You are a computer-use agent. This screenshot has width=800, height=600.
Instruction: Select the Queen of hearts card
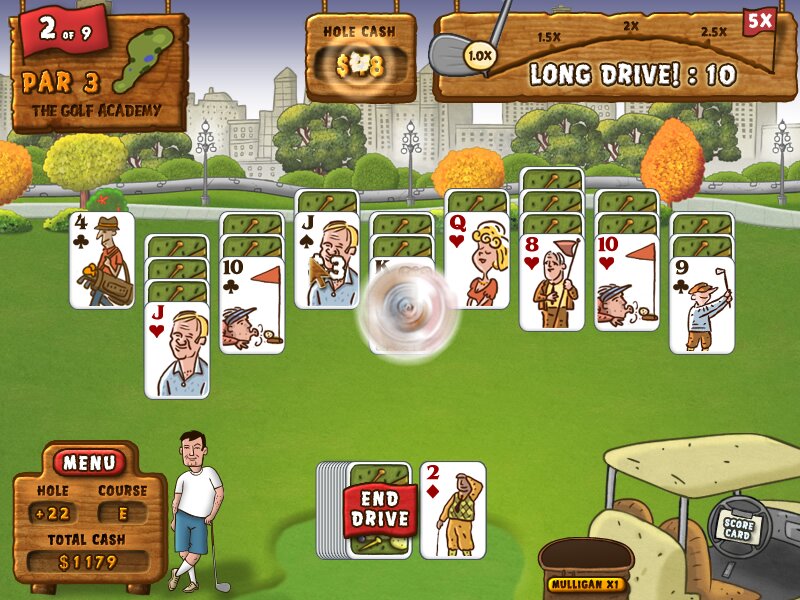pos(476,261)
